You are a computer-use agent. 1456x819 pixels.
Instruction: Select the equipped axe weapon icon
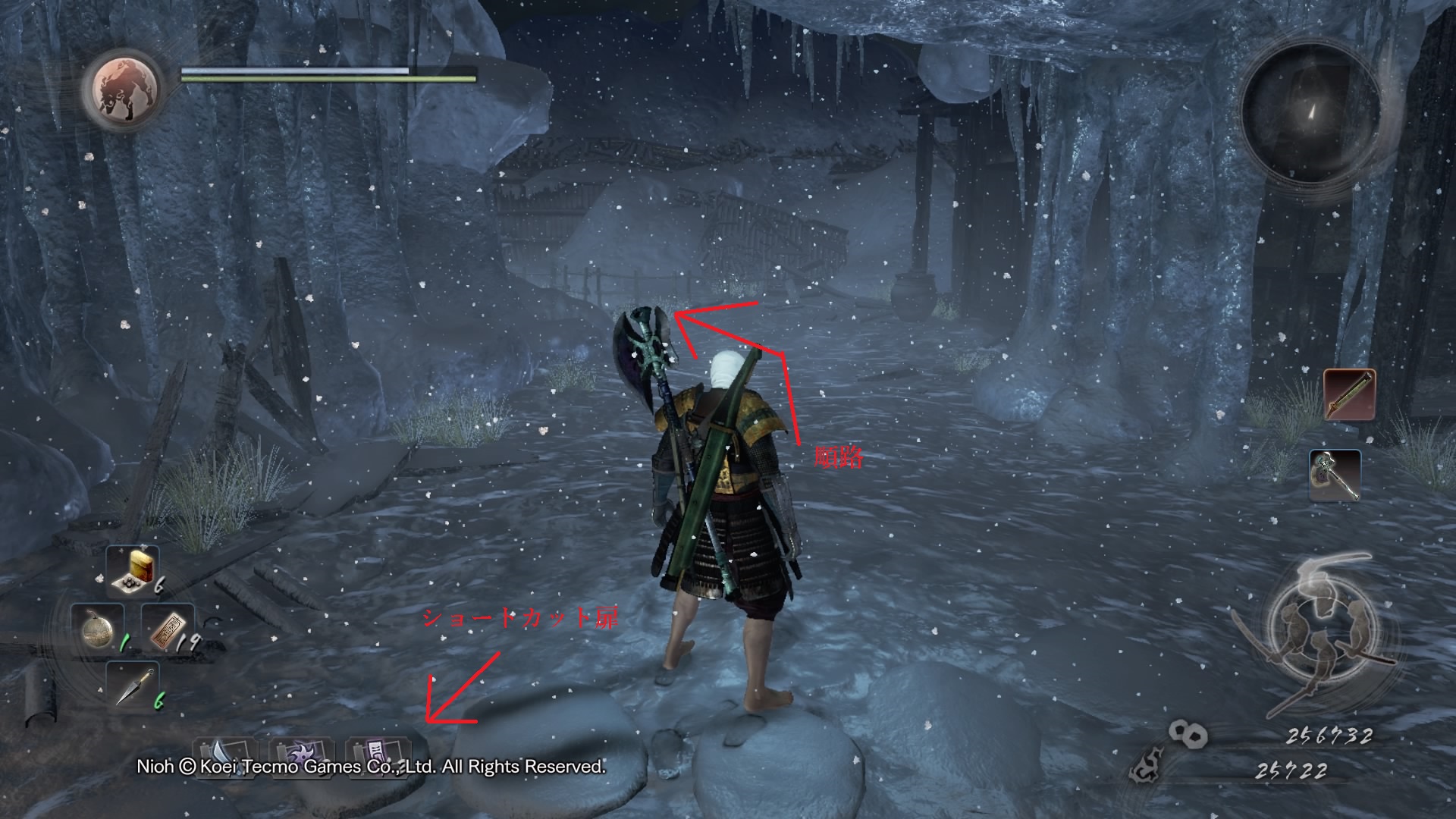1334,475
